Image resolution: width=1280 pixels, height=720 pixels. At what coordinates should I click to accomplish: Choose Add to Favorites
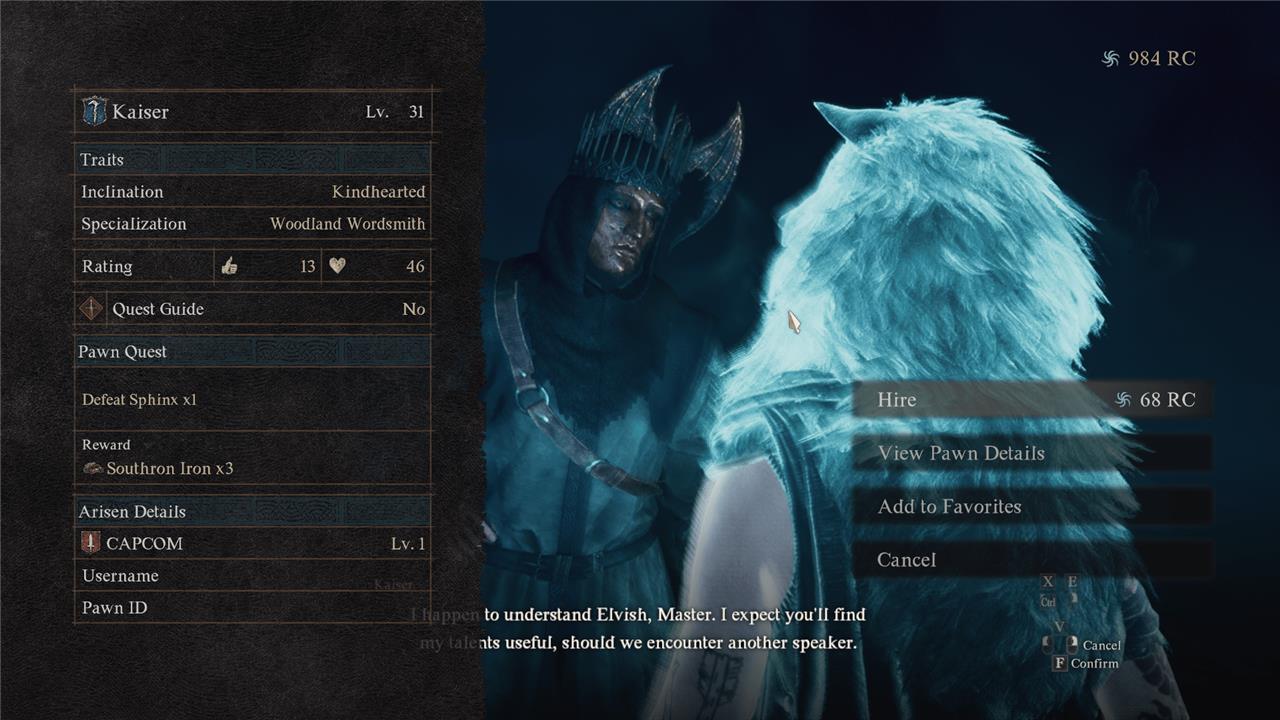[1030, 507]
